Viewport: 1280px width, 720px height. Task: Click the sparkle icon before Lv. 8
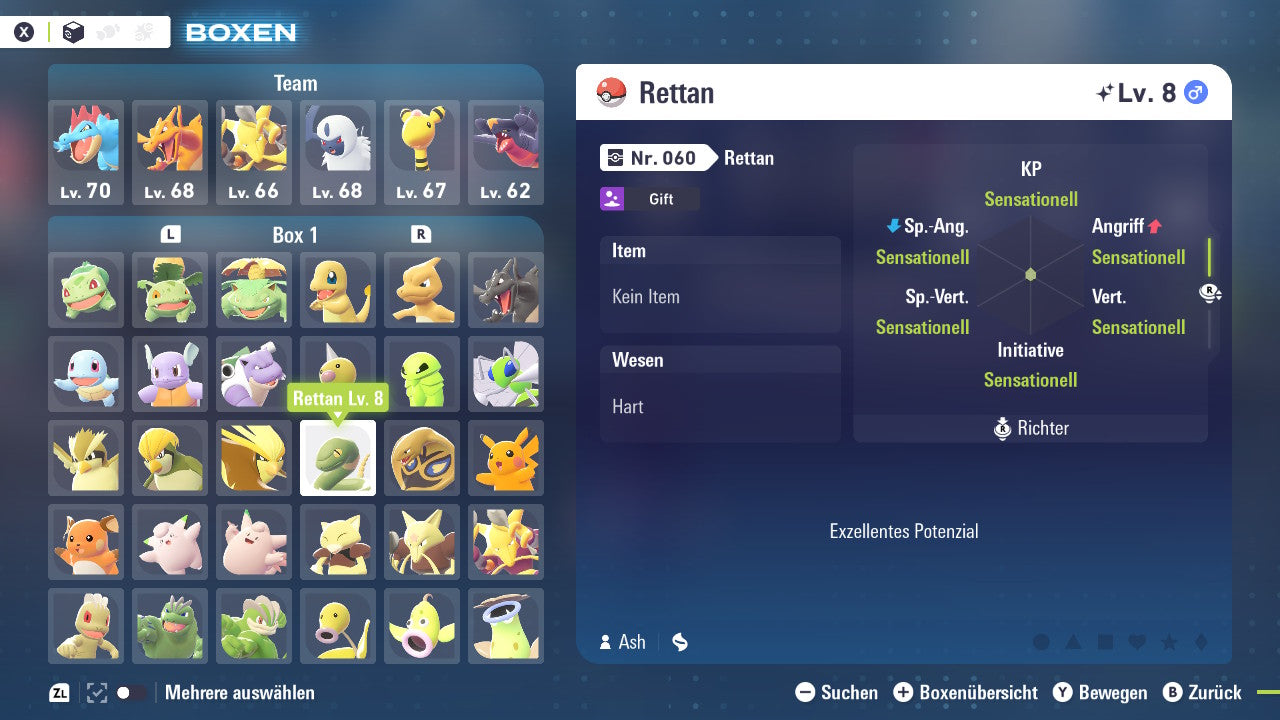click(1103, 90)
